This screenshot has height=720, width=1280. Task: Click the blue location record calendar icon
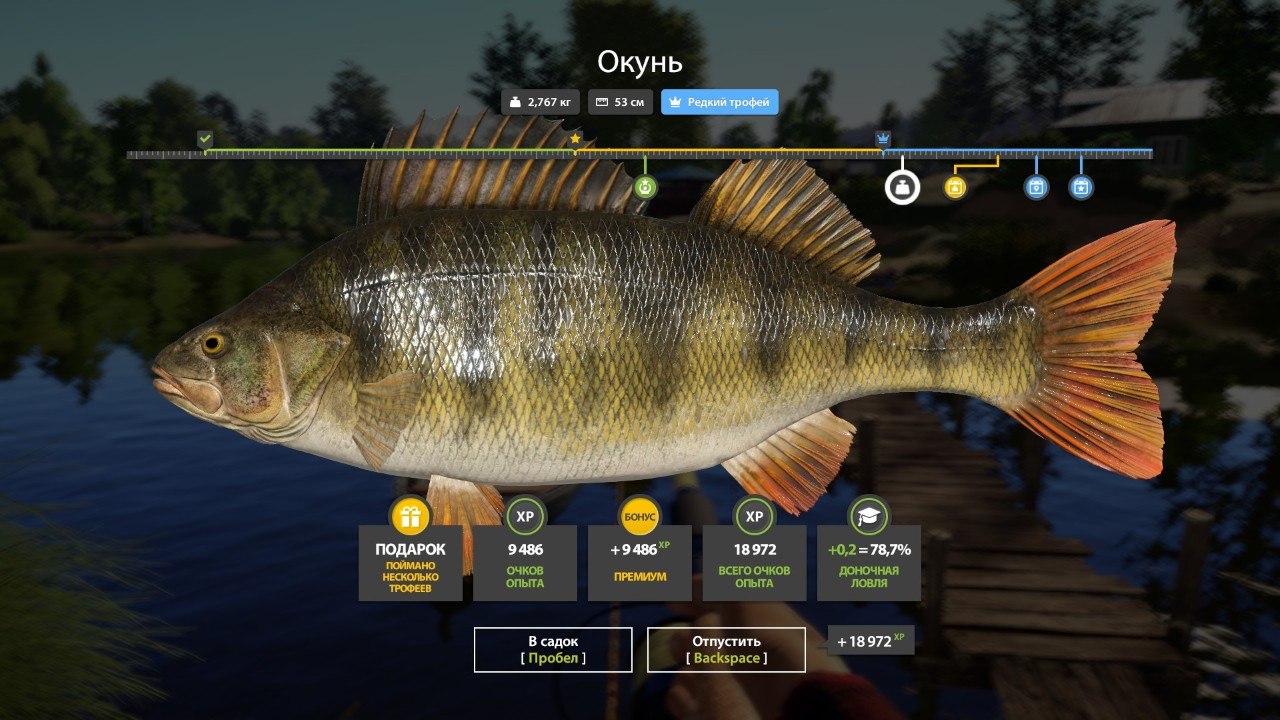point(1036,187)
